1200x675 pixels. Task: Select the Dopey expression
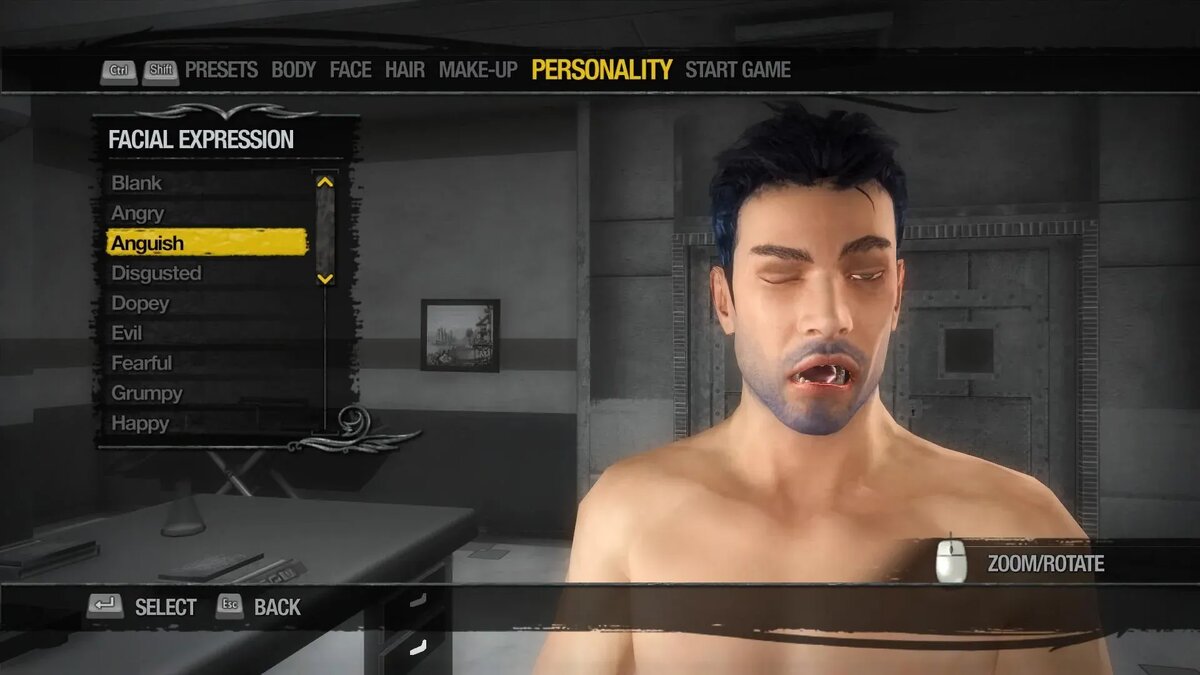coord(140,303)
